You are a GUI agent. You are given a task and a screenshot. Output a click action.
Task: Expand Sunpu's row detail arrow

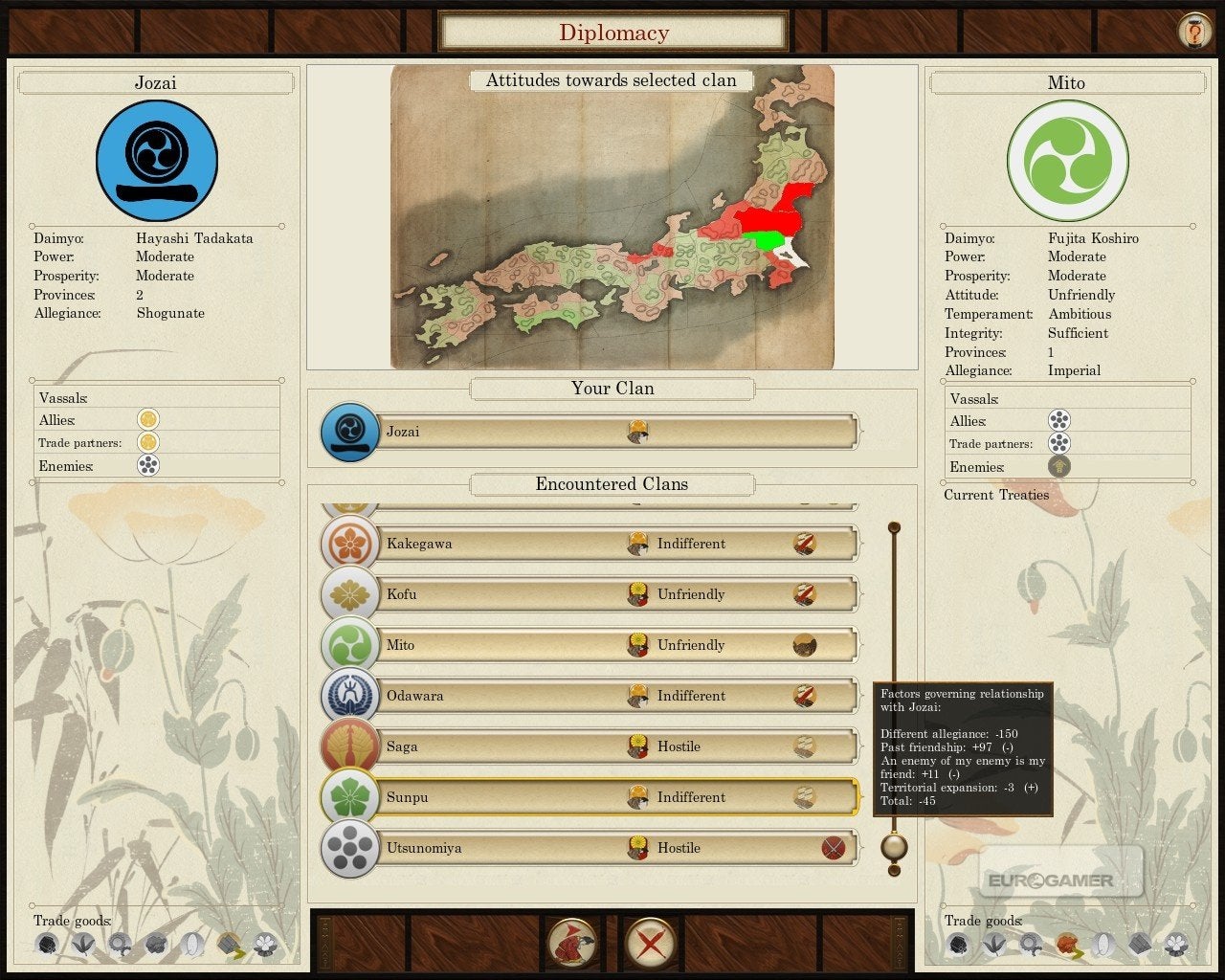click(860, 797)
